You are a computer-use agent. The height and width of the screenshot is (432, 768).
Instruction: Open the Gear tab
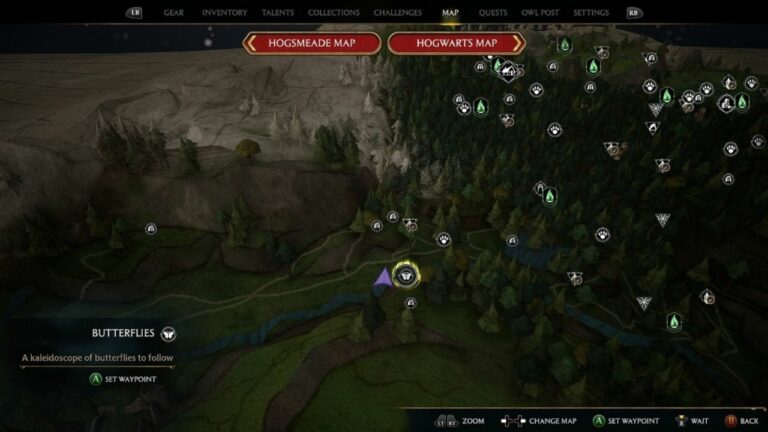click(x=173, y=13)
